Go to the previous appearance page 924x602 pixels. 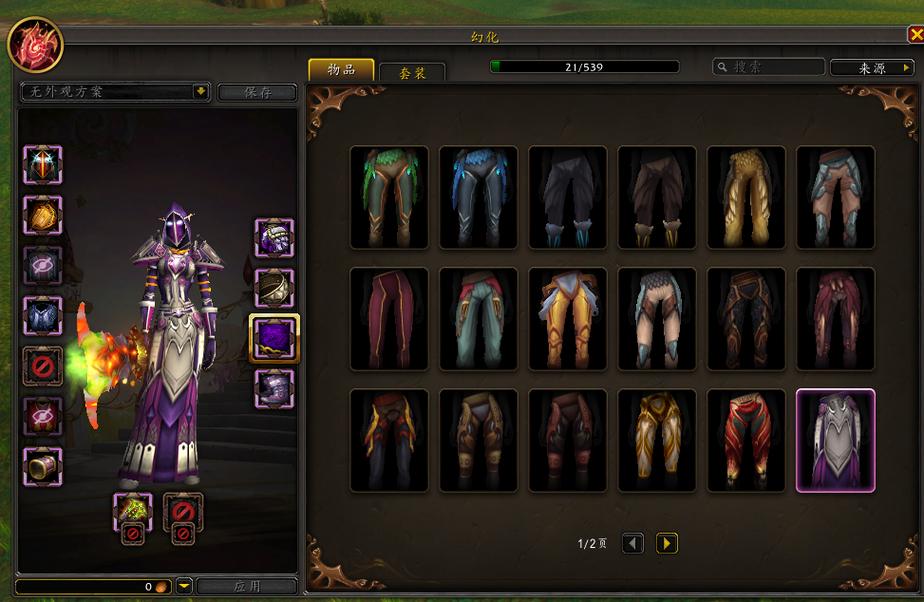tap(632, 543)
